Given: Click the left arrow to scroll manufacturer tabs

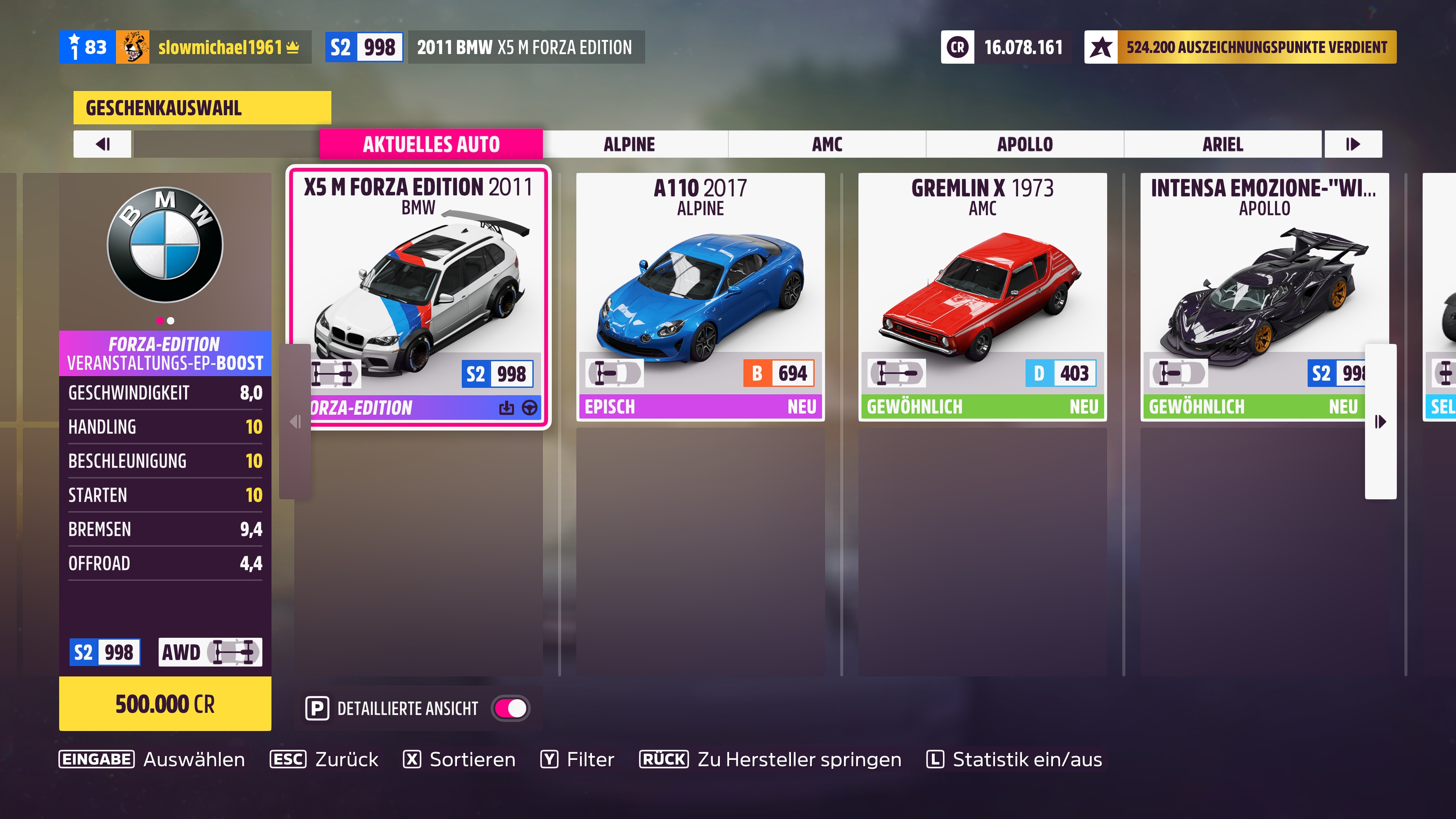Looking at the screenshot, I should click(102, 144).
